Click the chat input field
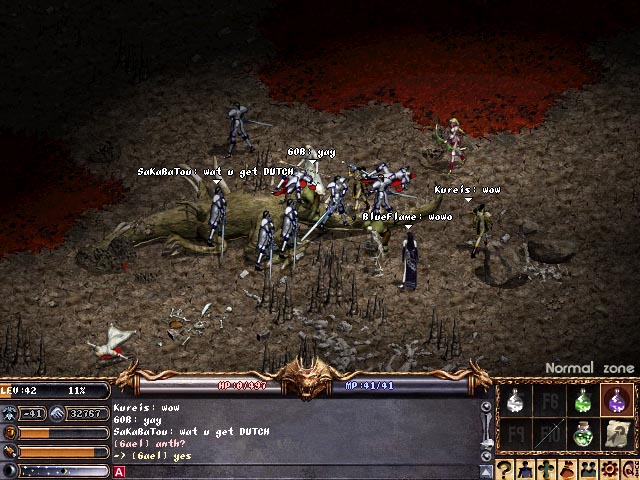The width and height of the screenshot is (640, 480). point(300,471)
